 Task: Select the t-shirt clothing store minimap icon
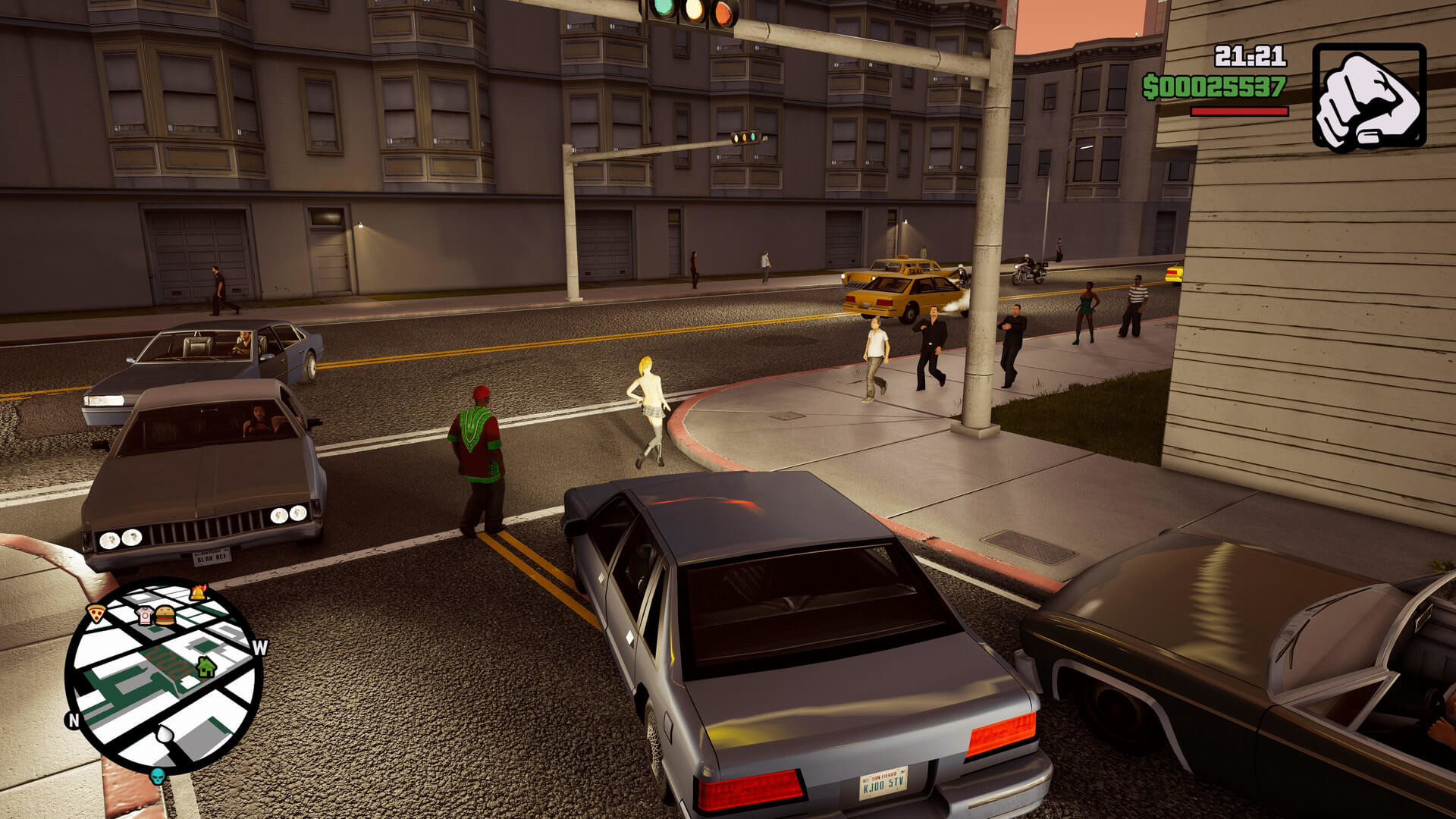click(x=145, y=616)
